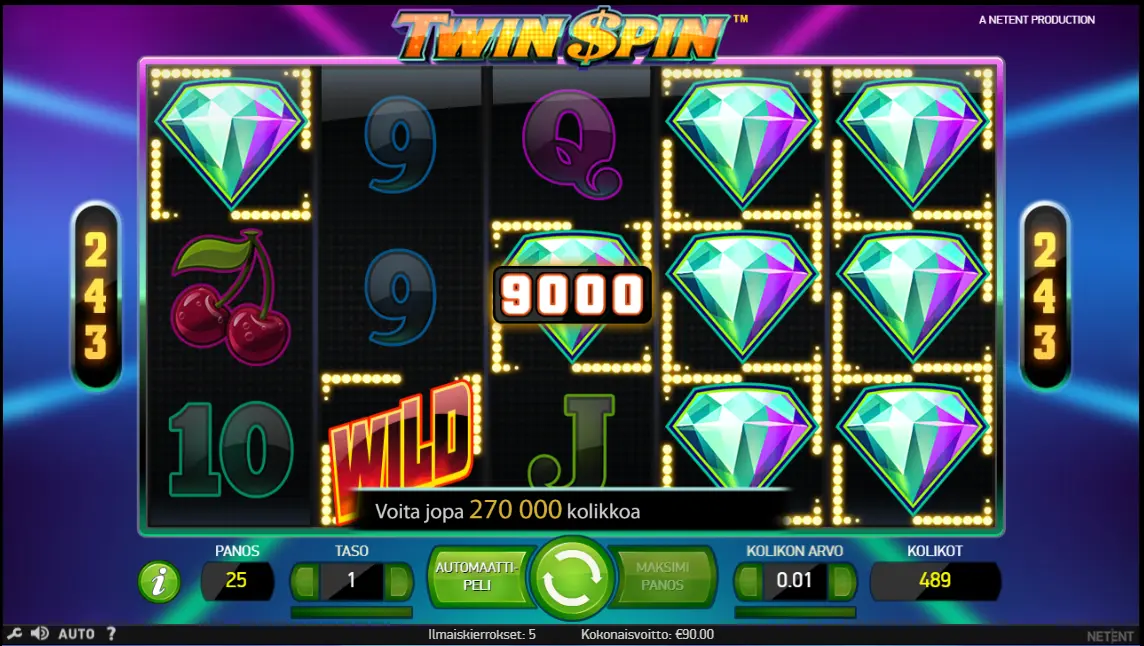Open the green info paytable button
This screenshot has height=646, width=1144.
tap(159, 582)
